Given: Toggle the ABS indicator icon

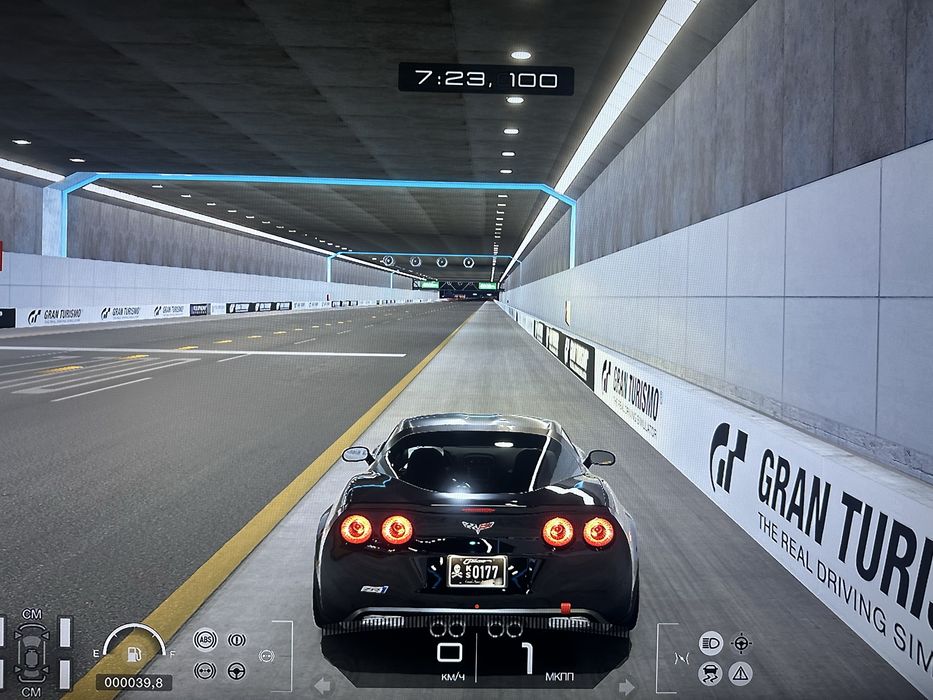Looking at the screenshot, I should 205,639.
